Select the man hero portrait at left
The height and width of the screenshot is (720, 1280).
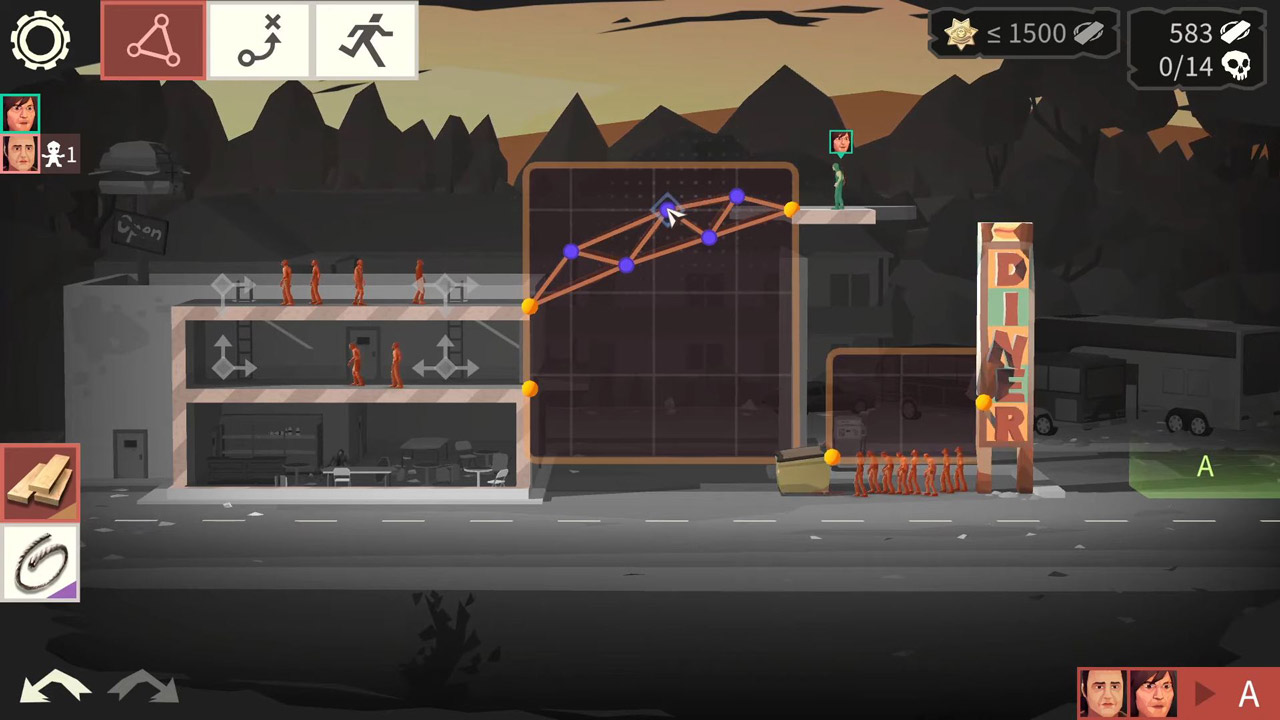point(20,154)
